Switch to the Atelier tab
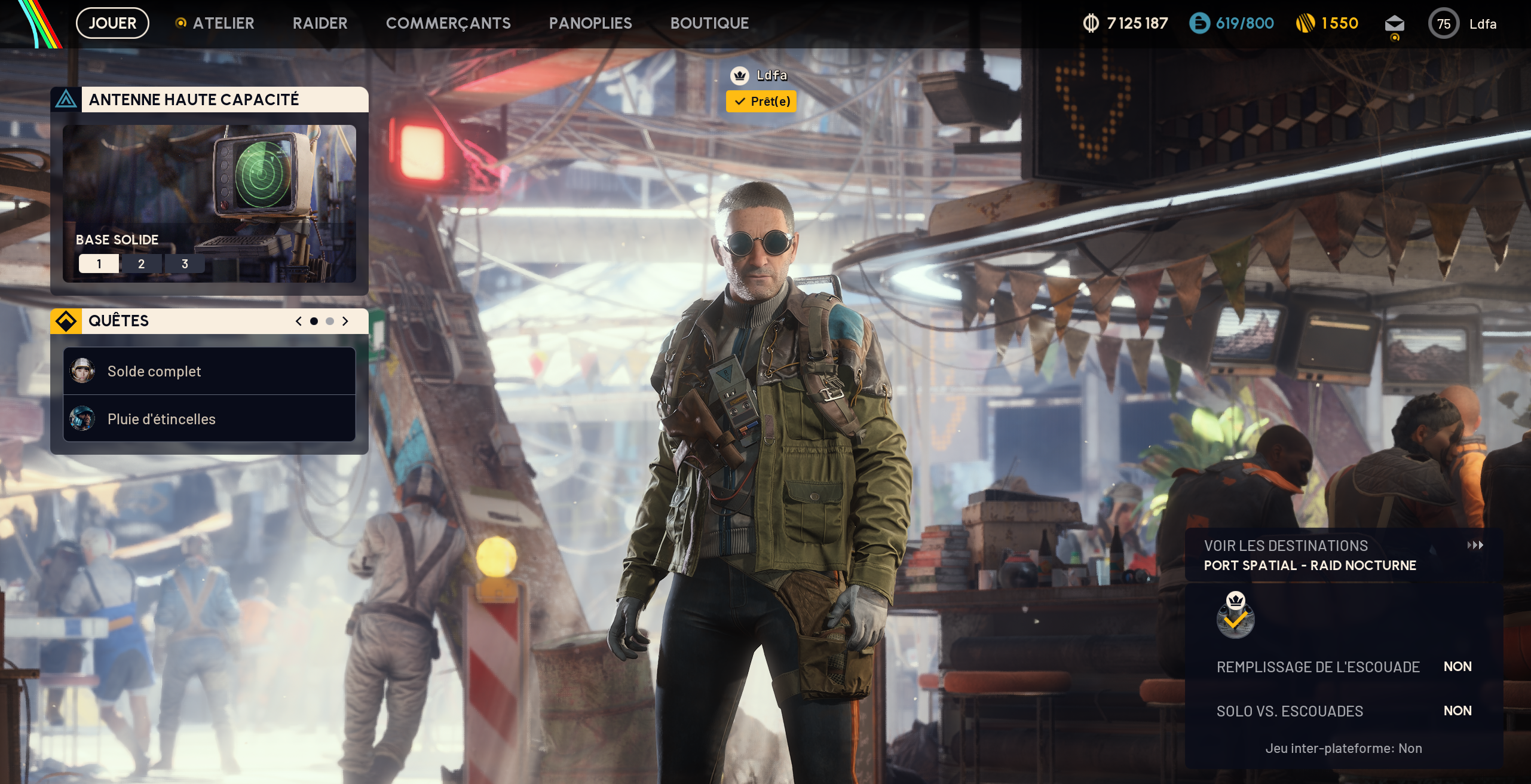 pyautogui.click(x=223, y=23)
